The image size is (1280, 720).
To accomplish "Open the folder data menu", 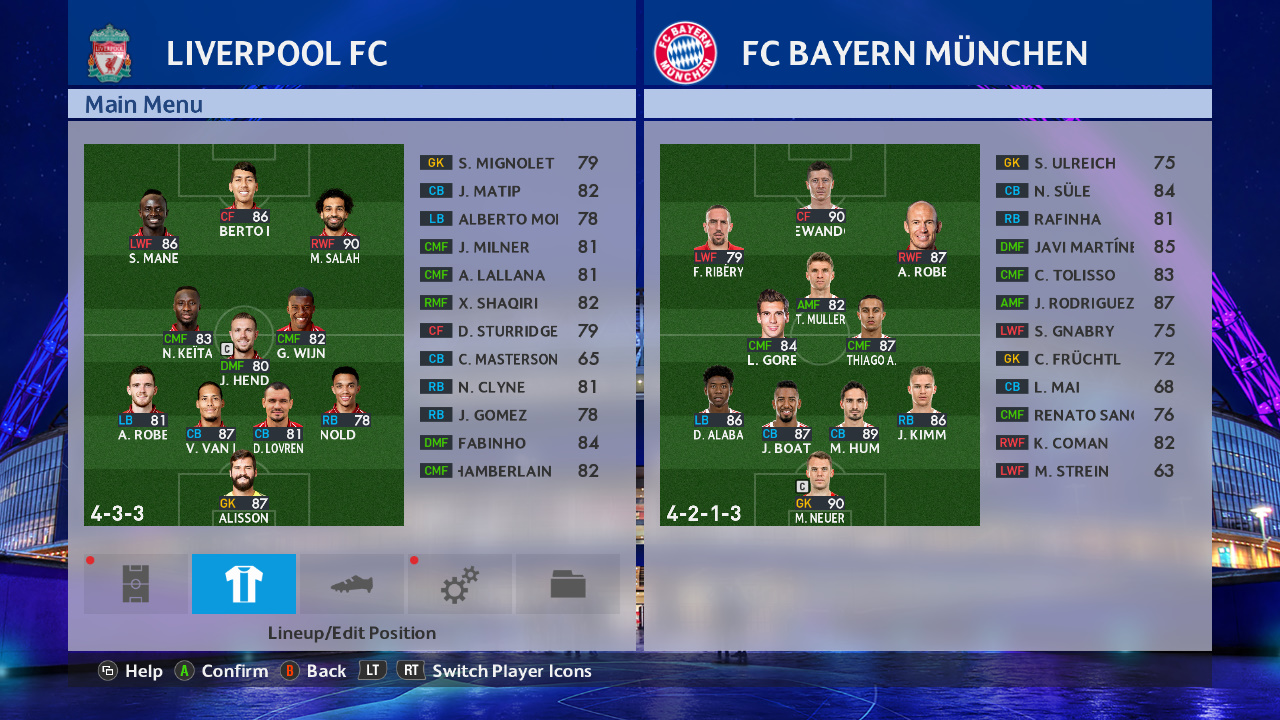I will (x=568, y=584).
